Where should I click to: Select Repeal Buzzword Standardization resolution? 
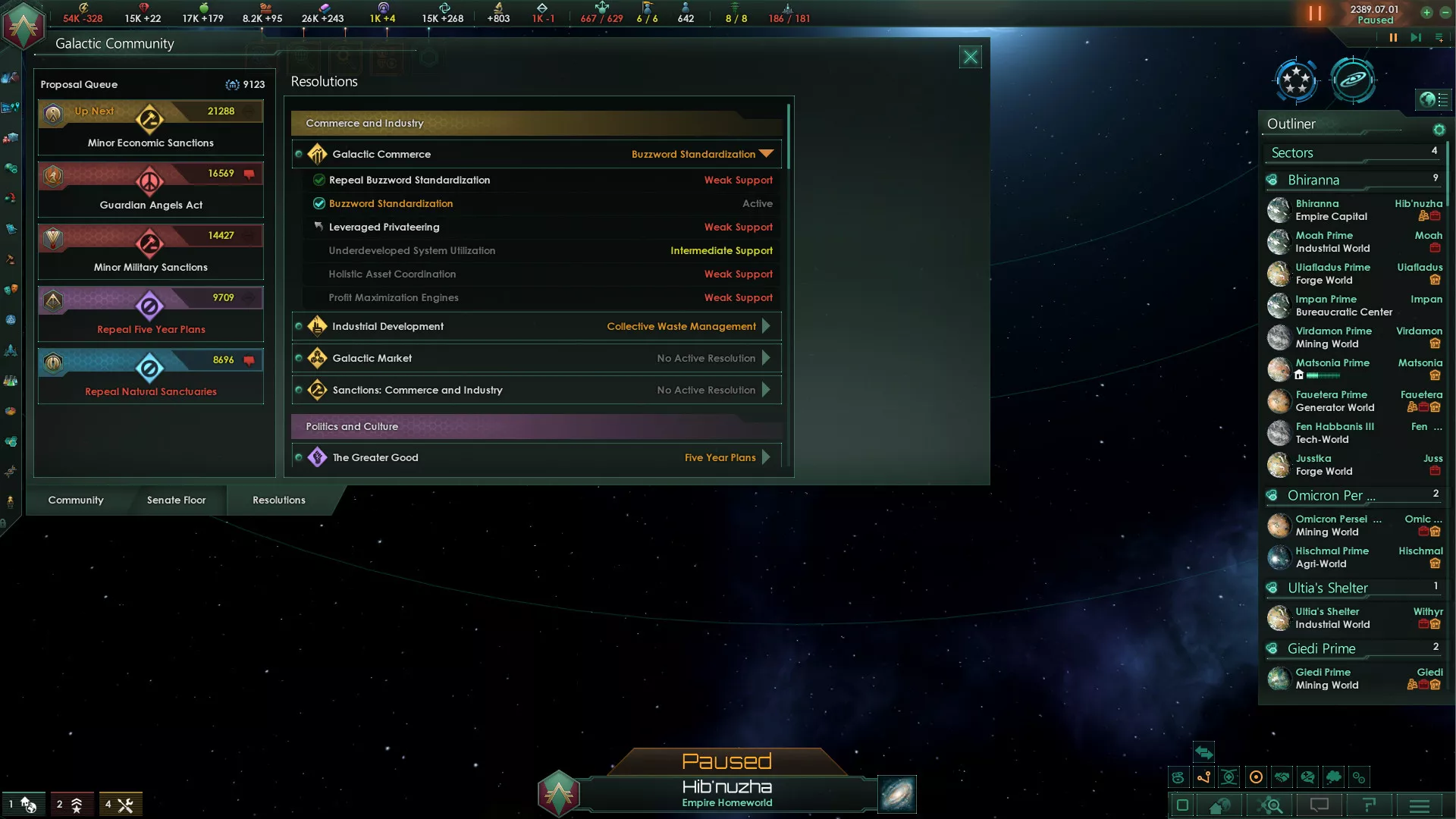pyautogui.click(x=409, y=180)
